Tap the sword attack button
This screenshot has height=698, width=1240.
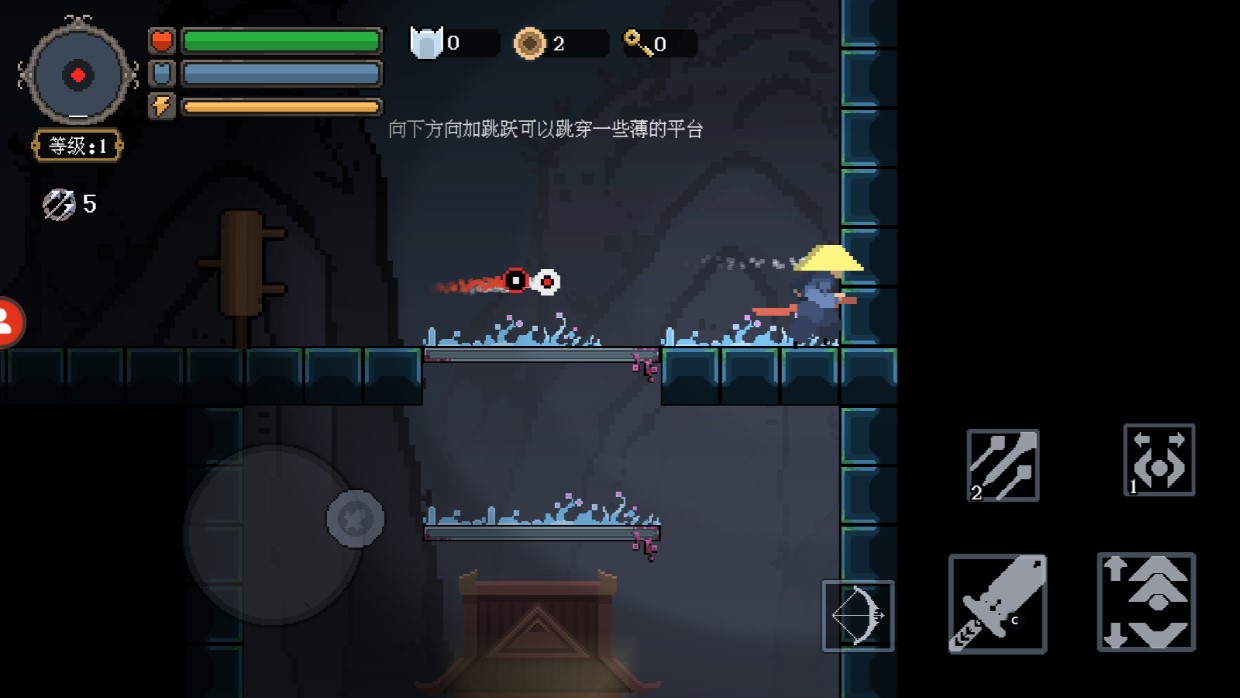[x=997, y=604]
